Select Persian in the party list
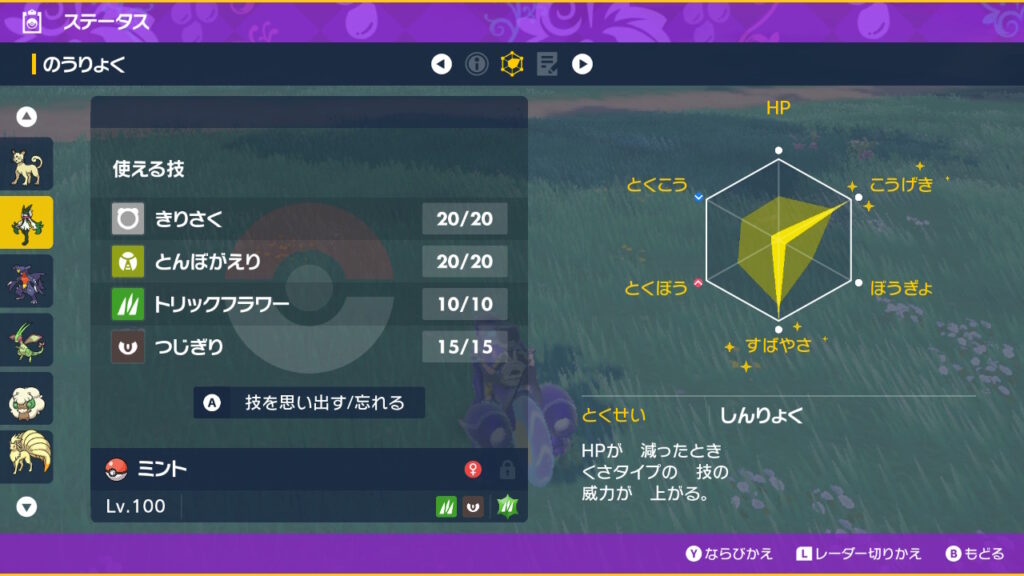The height and width of the screenshot is (576, 1024). pos(27,165)
